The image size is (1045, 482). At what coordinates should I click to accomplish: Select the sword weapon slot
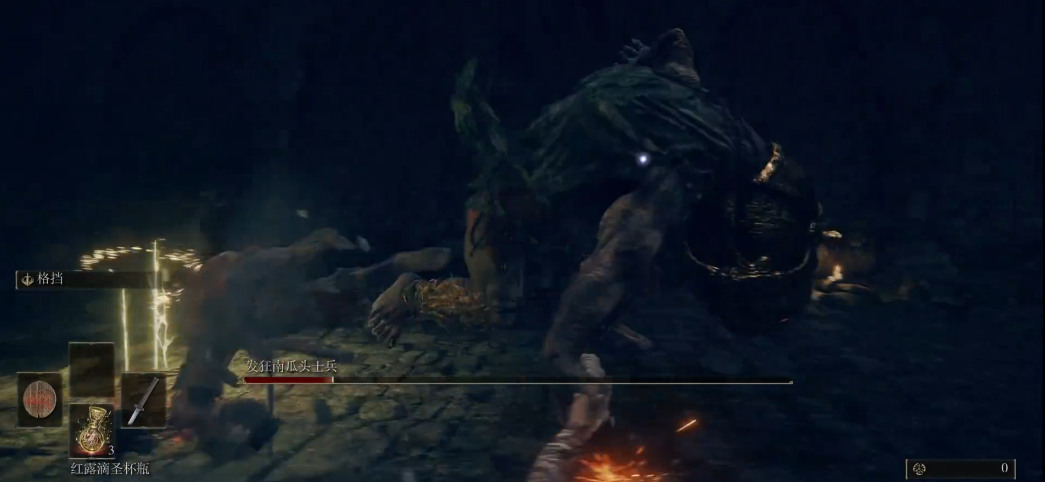coord(143,400)
